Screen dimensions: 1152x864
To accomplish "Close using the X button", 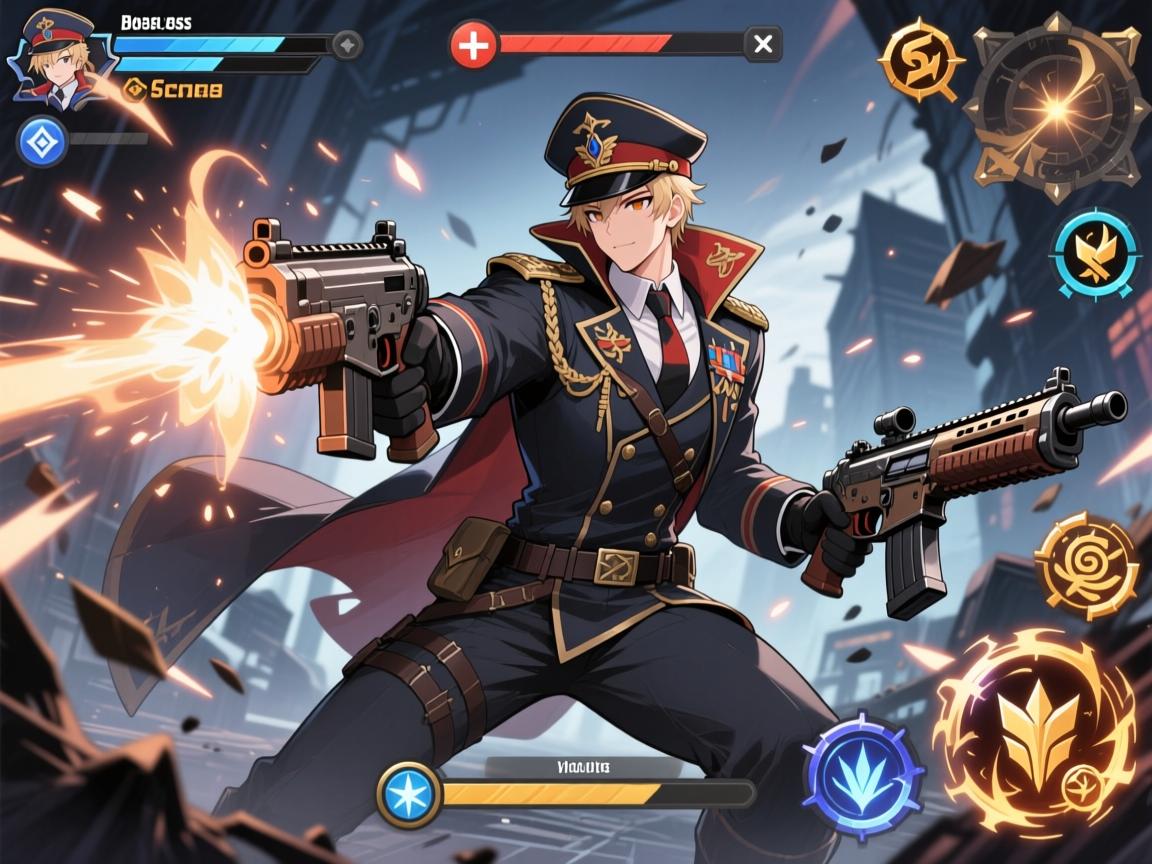I will click(x=763, y=44).
